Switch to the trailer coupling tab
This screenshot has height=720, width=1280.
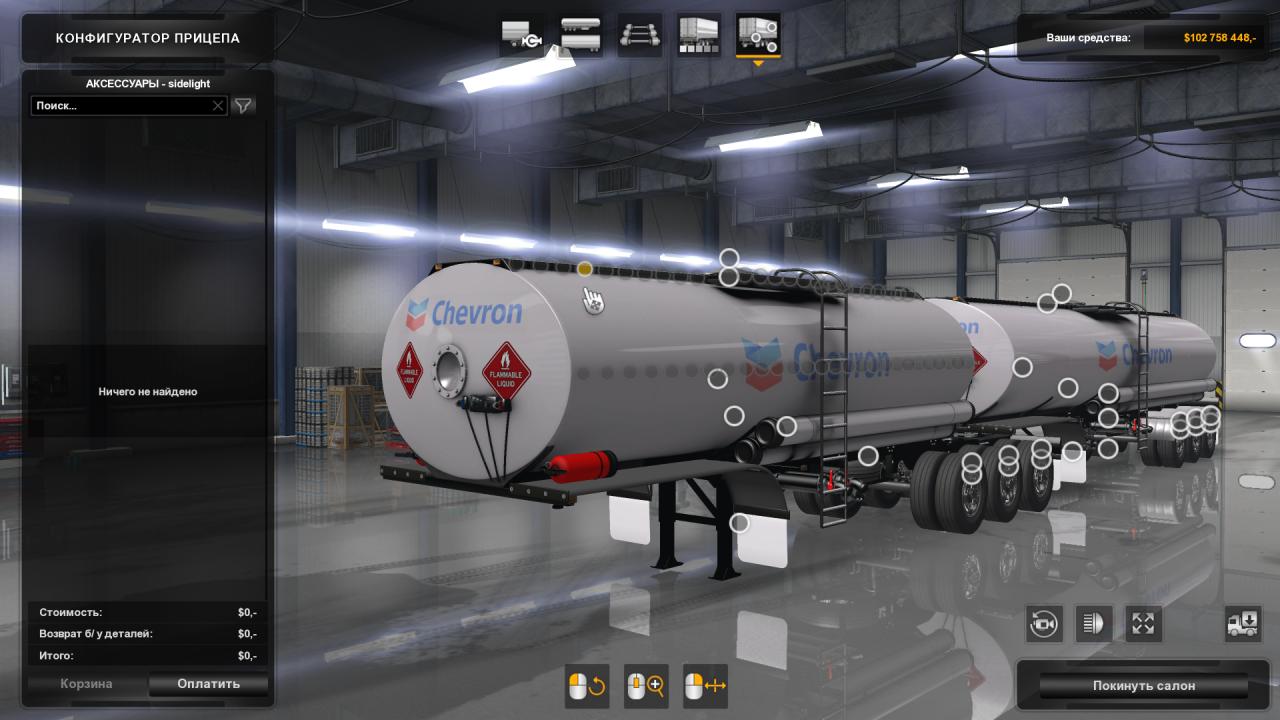pyautogui.click(x=522, y=35)
